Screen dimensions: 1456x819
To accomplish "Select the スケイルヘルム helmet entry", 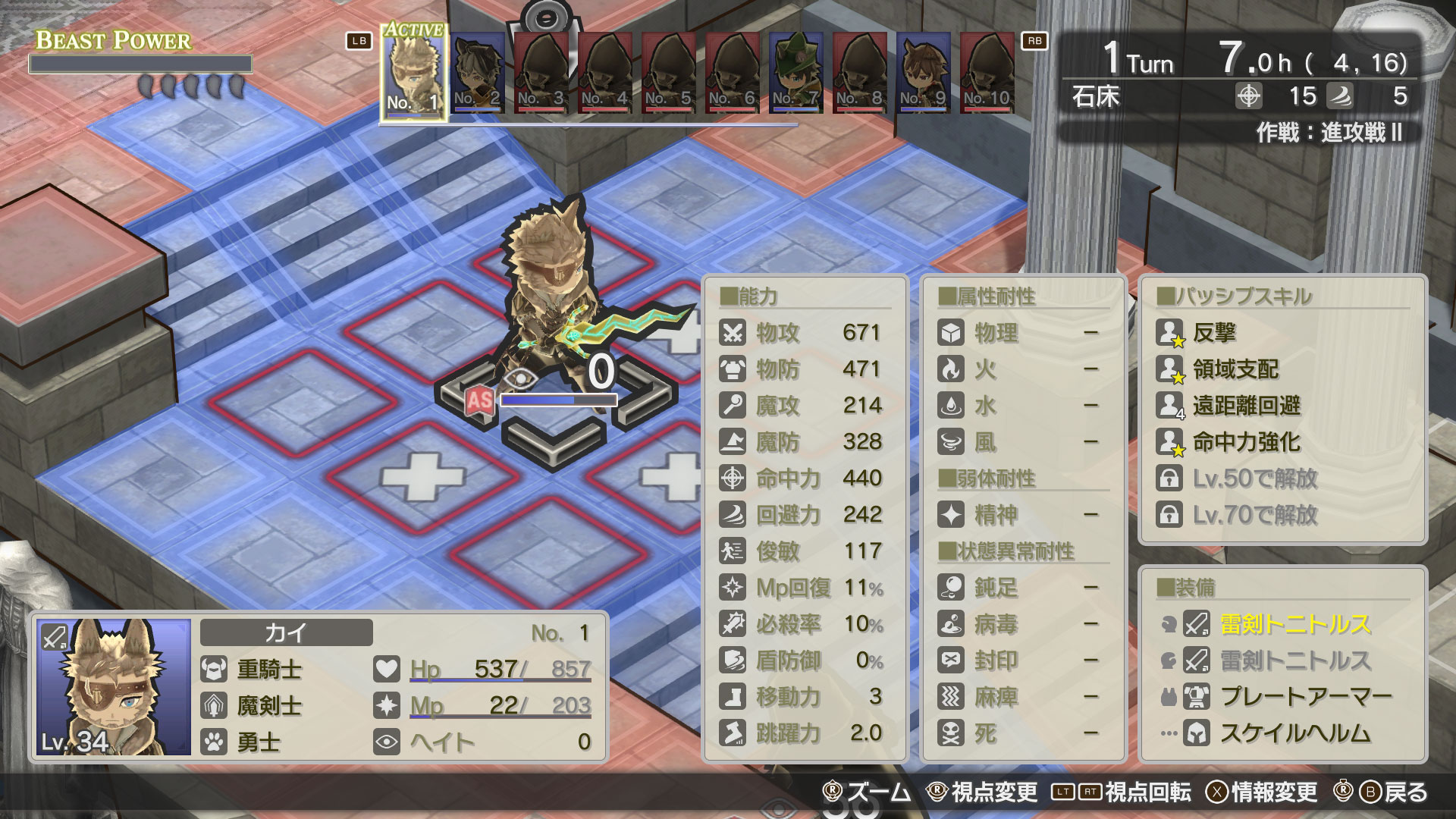I will (1294, 733).
